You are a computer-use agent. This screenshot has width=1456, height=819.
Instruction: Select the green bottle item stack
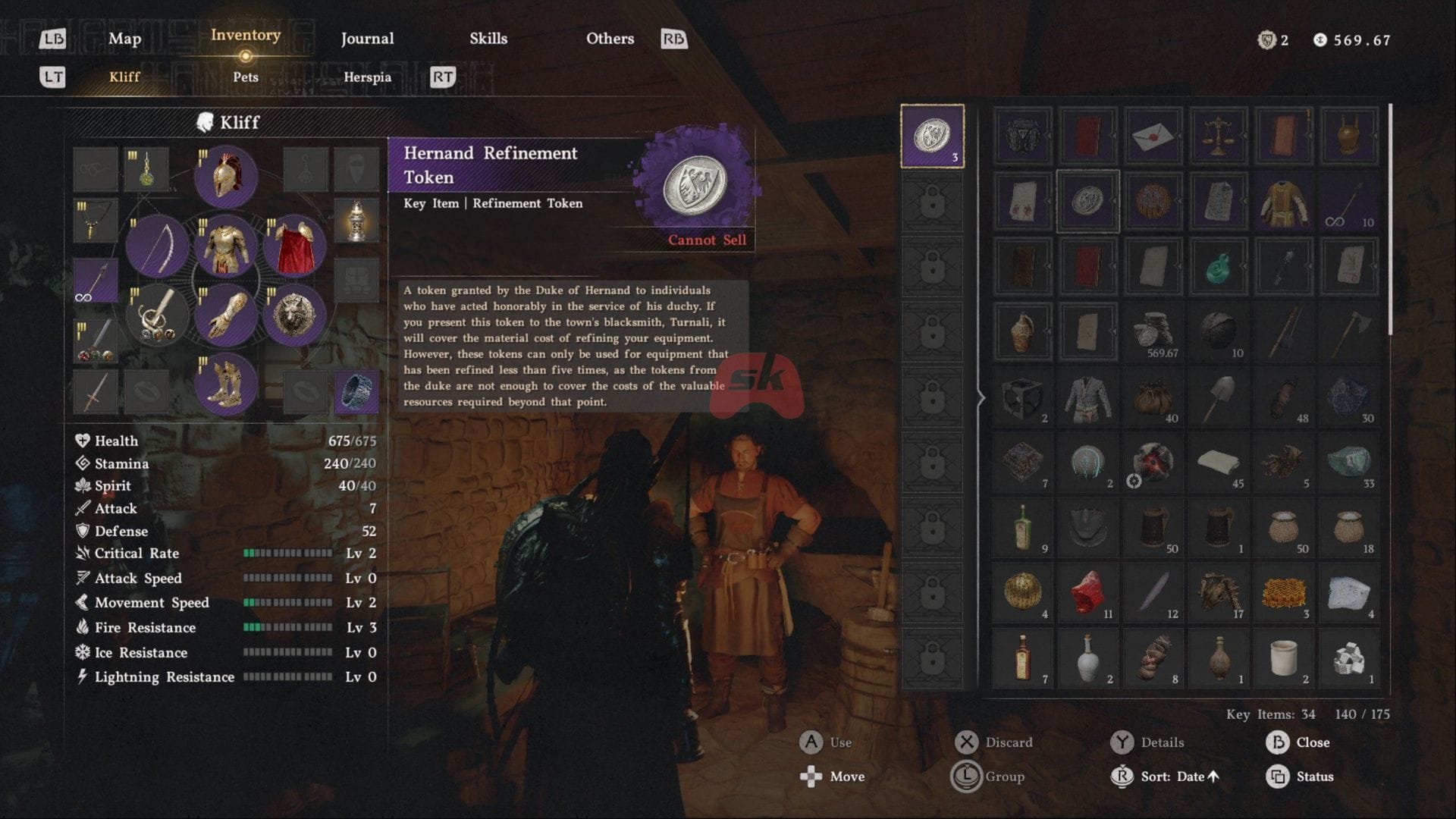coord(1022,529)
